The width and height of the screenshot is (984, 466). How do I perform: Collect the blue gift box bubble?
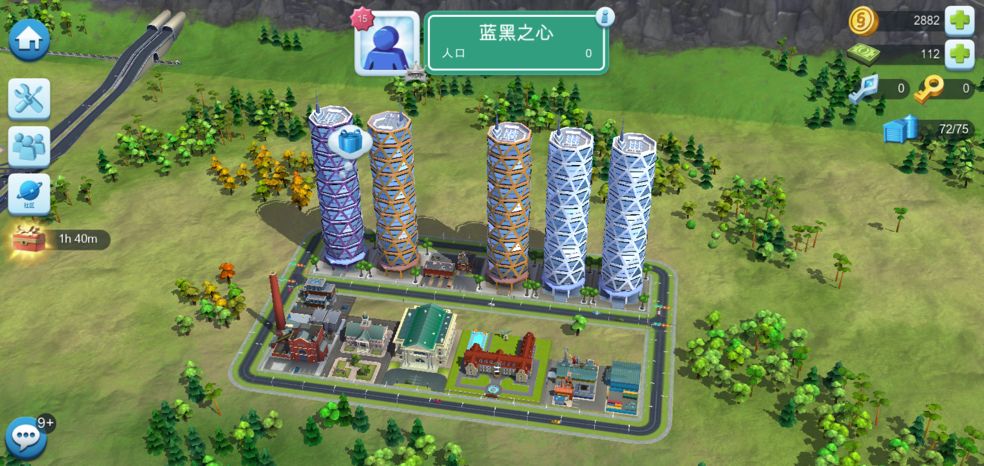click(350, 141)
